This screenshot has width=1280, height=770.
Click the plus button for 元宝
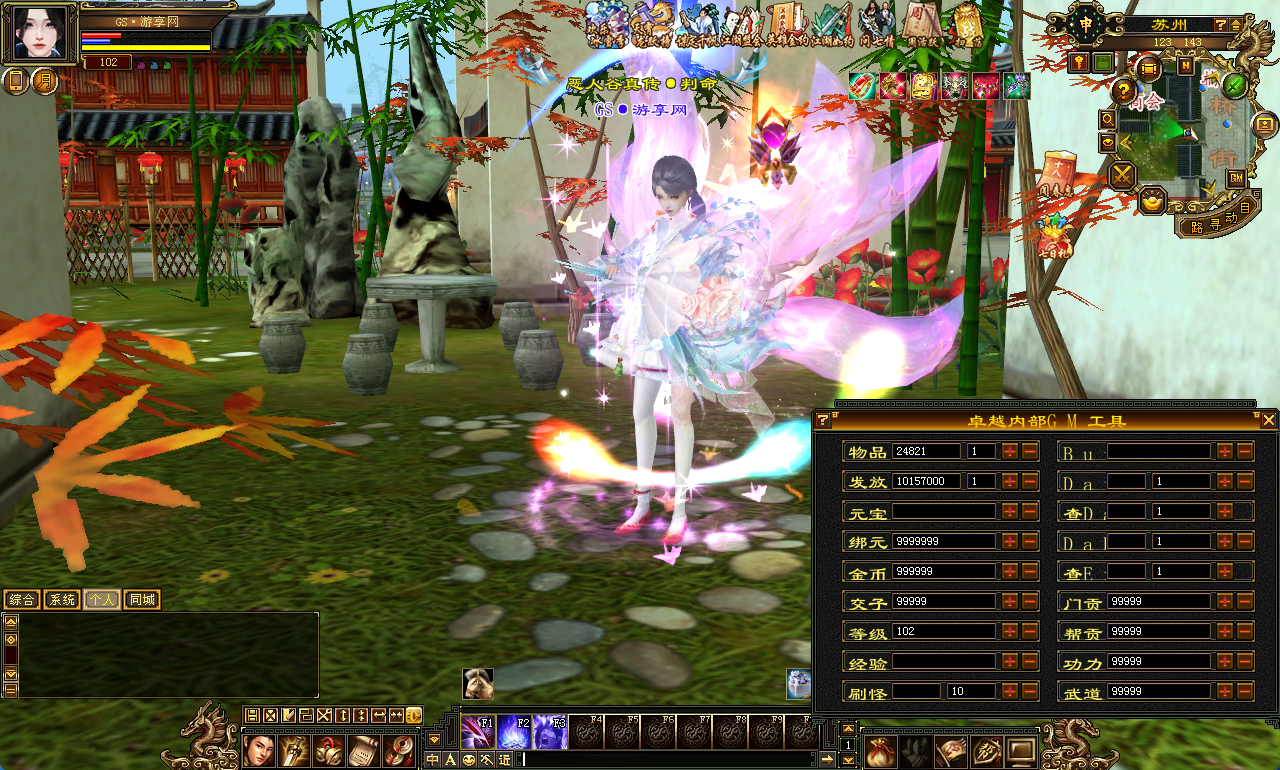1010,512
